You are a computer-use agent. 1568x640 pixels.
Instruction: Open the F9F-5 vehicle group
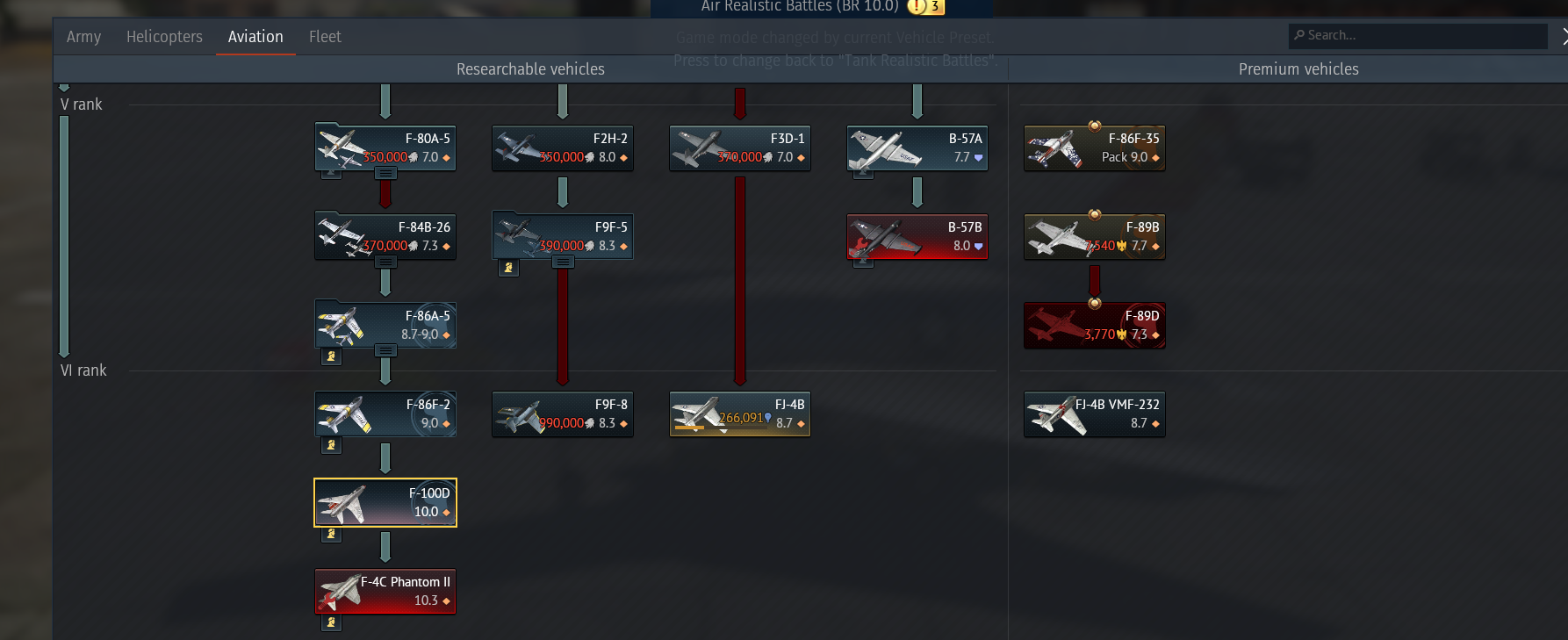click(x=563, y=236)
